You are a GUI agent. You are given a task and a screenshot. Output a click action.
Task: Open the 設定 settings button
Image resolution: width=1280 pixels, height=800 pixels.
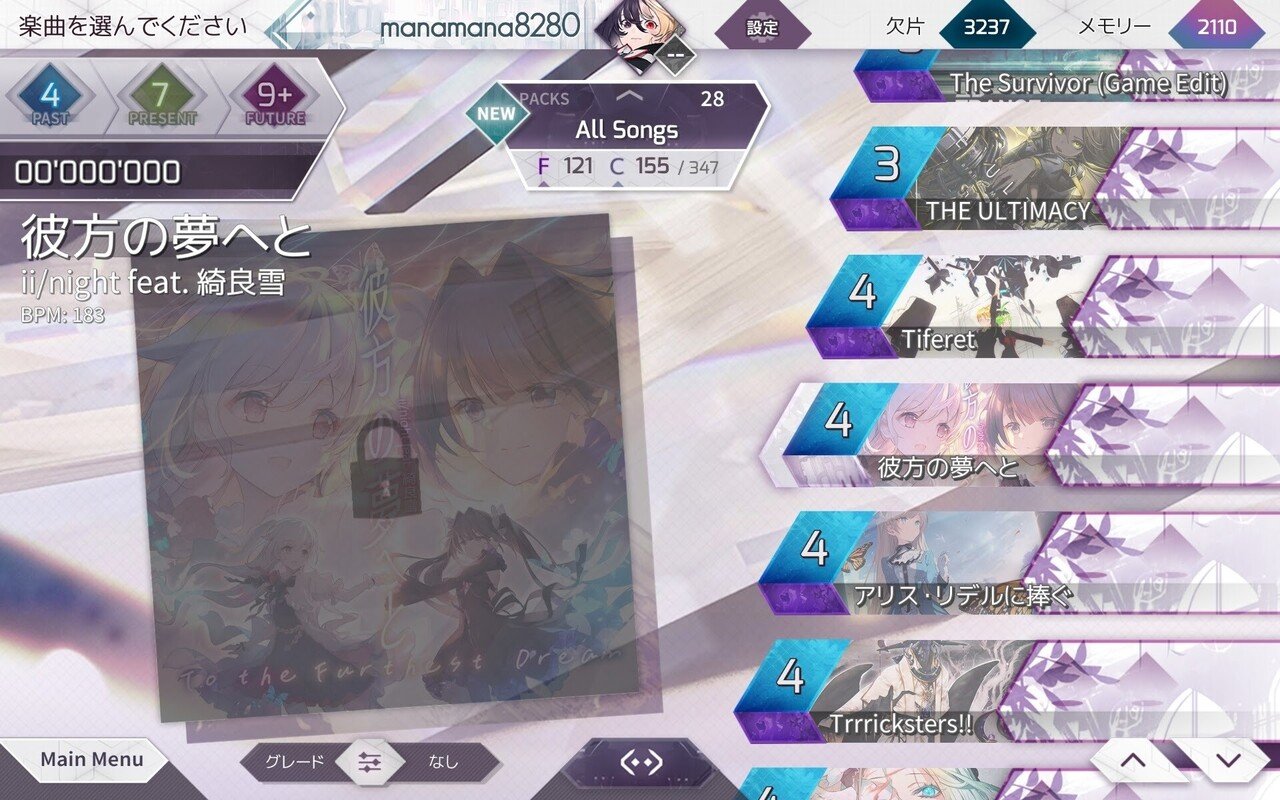tap(760, 30)
